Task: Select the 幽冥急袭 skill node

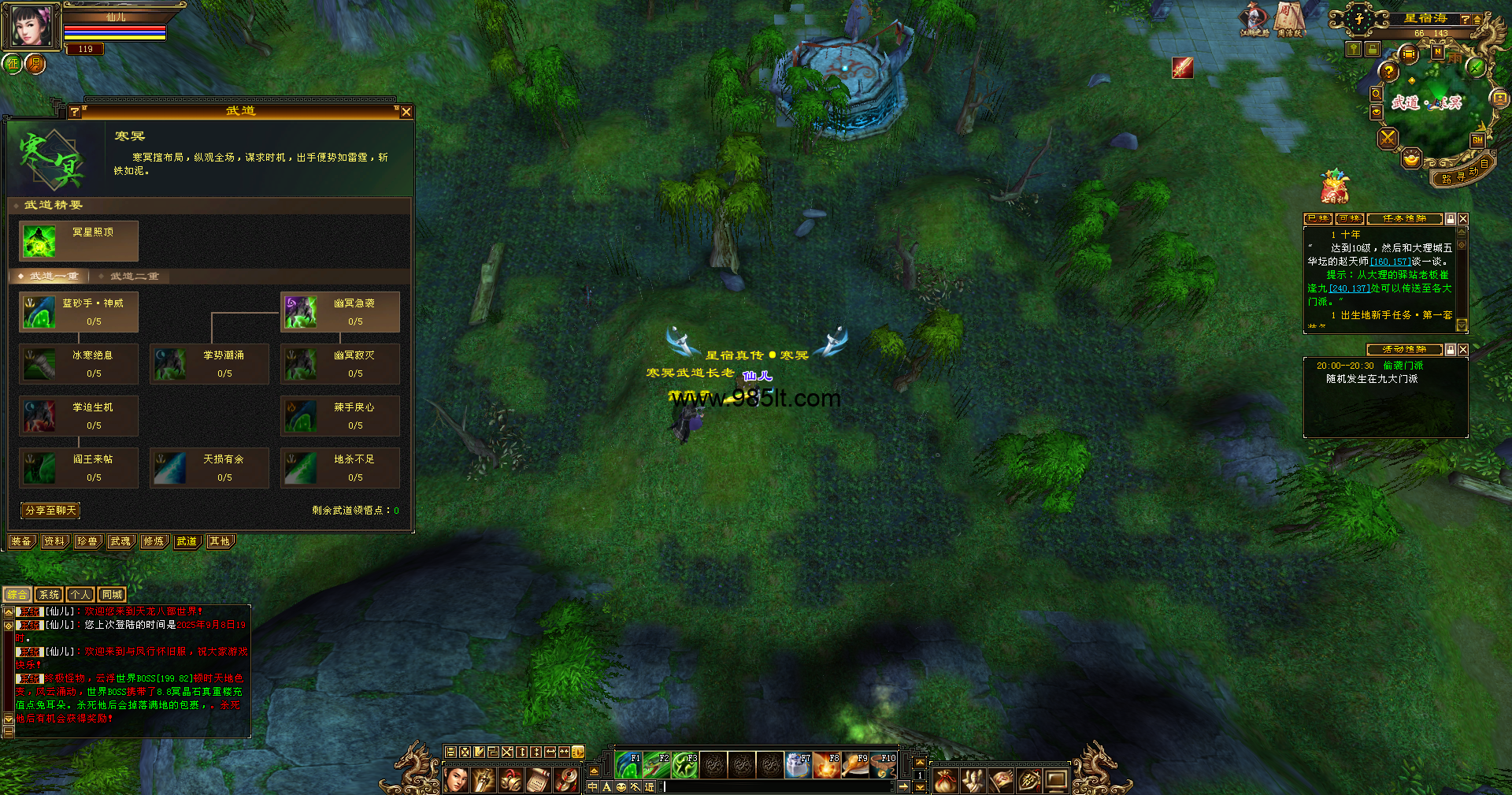Action: (340, 312)
